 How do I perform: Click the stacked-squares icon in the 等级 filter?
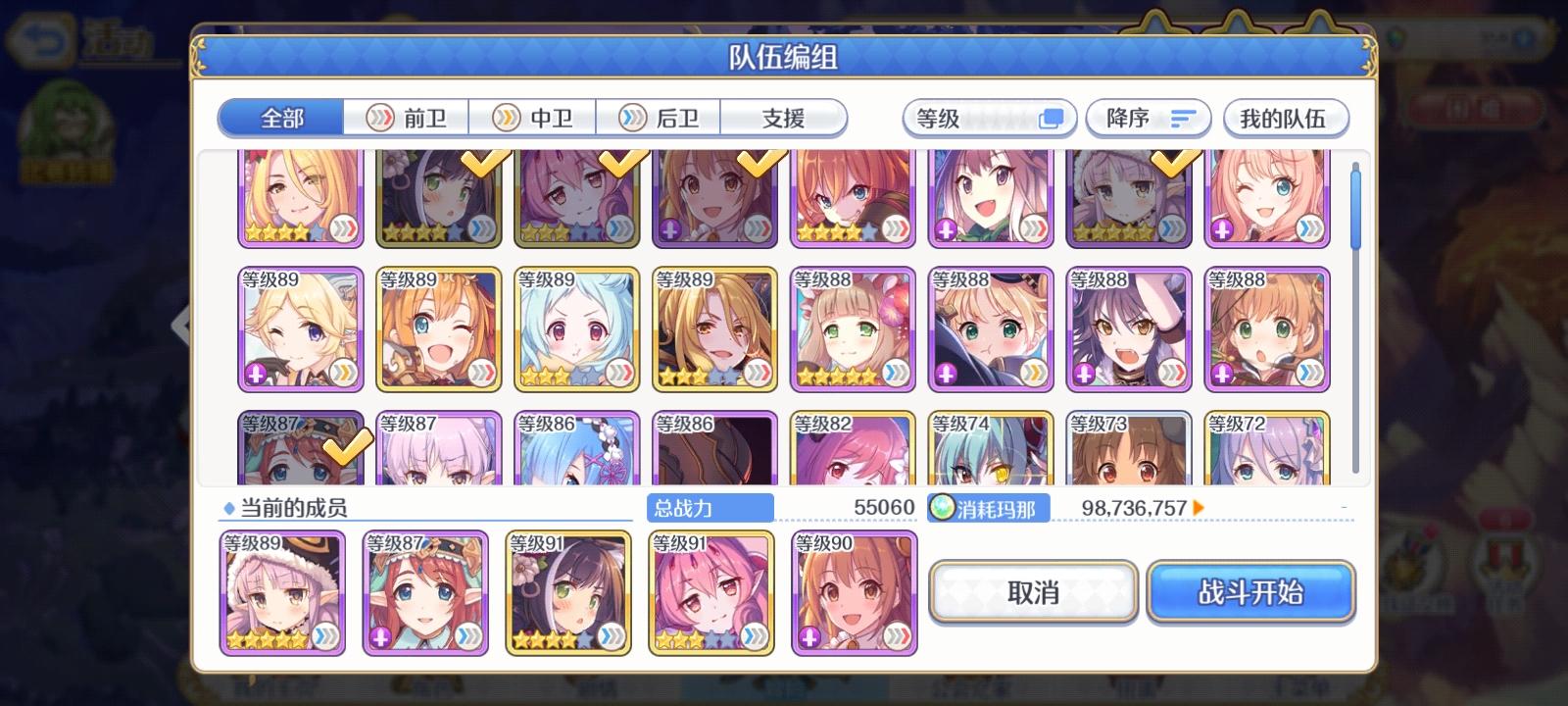1052,117
